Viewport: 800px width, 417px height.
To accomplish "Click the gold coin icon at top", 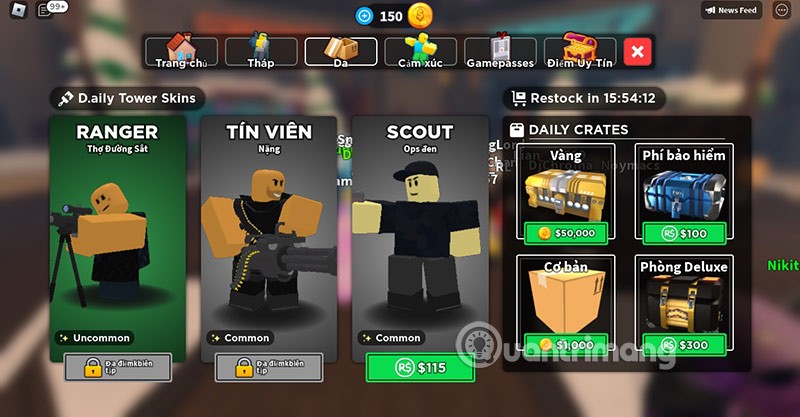I will click(x=421, y=16).
